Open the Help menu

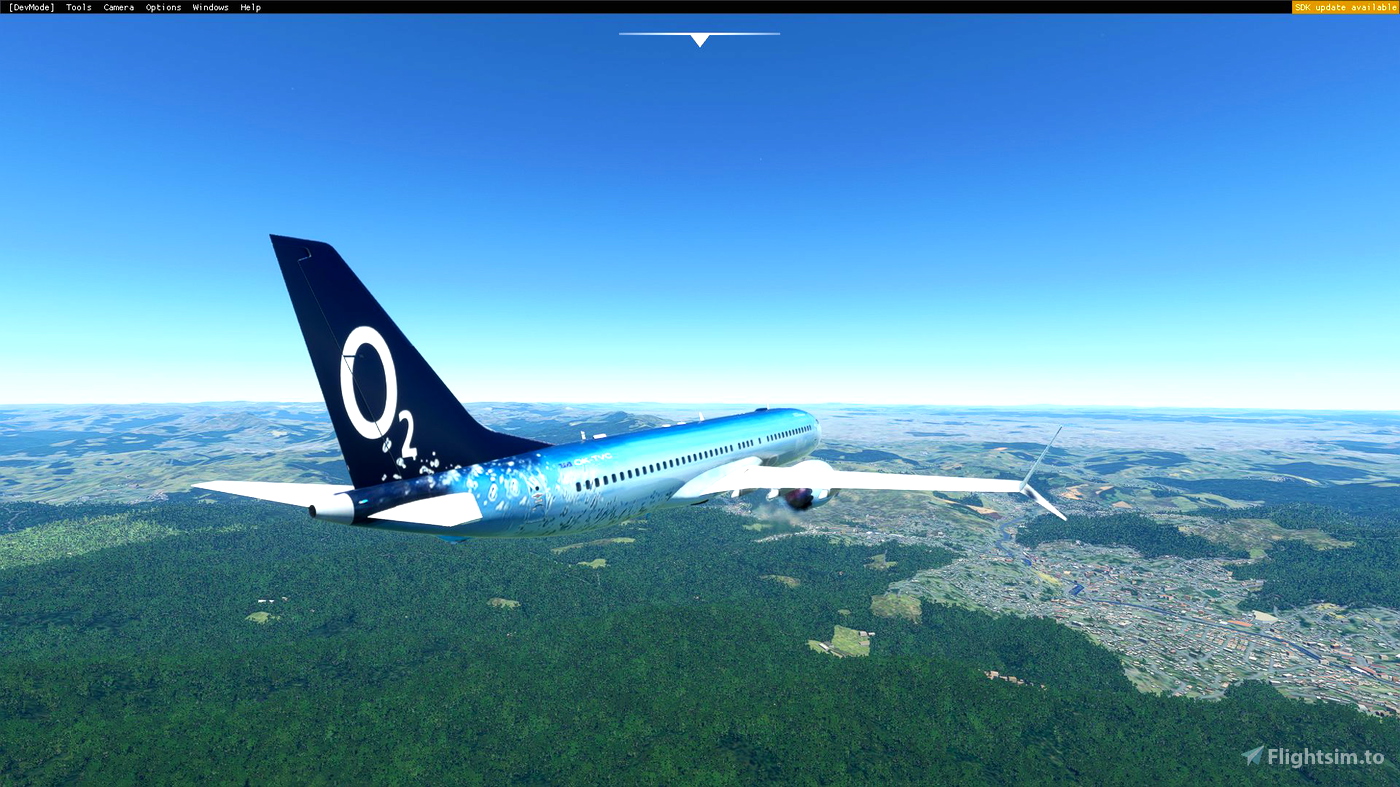pos(250,5)
